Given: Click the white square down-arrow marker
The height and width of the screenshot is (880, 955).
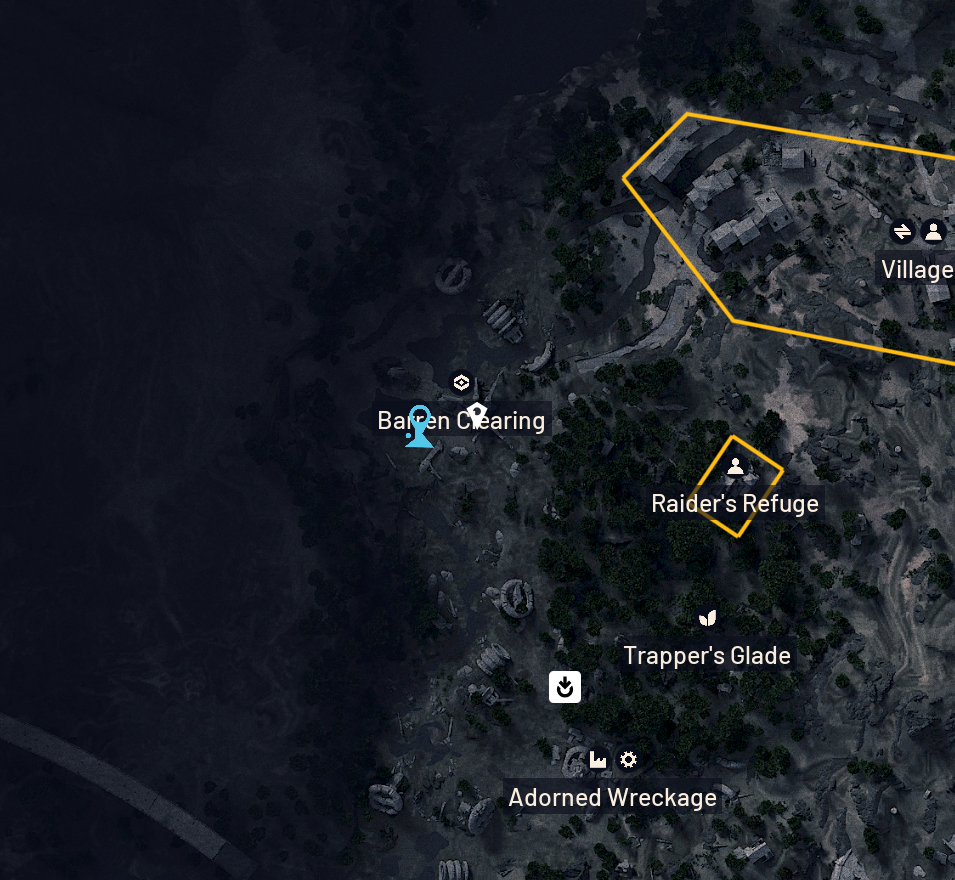Looking at the screenshot, I should point(565,687).
